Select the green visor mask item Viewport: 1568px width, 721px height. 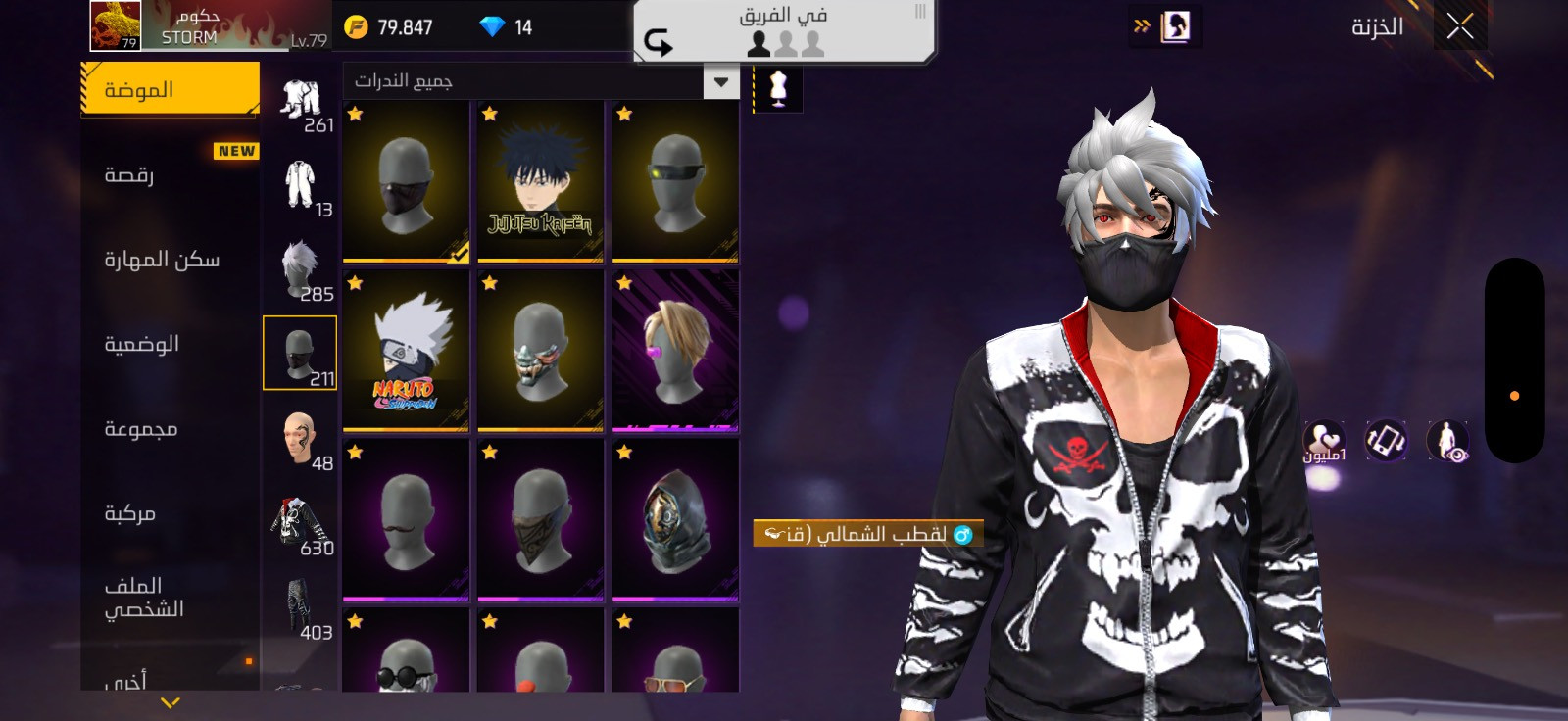(x=675, y=182)
